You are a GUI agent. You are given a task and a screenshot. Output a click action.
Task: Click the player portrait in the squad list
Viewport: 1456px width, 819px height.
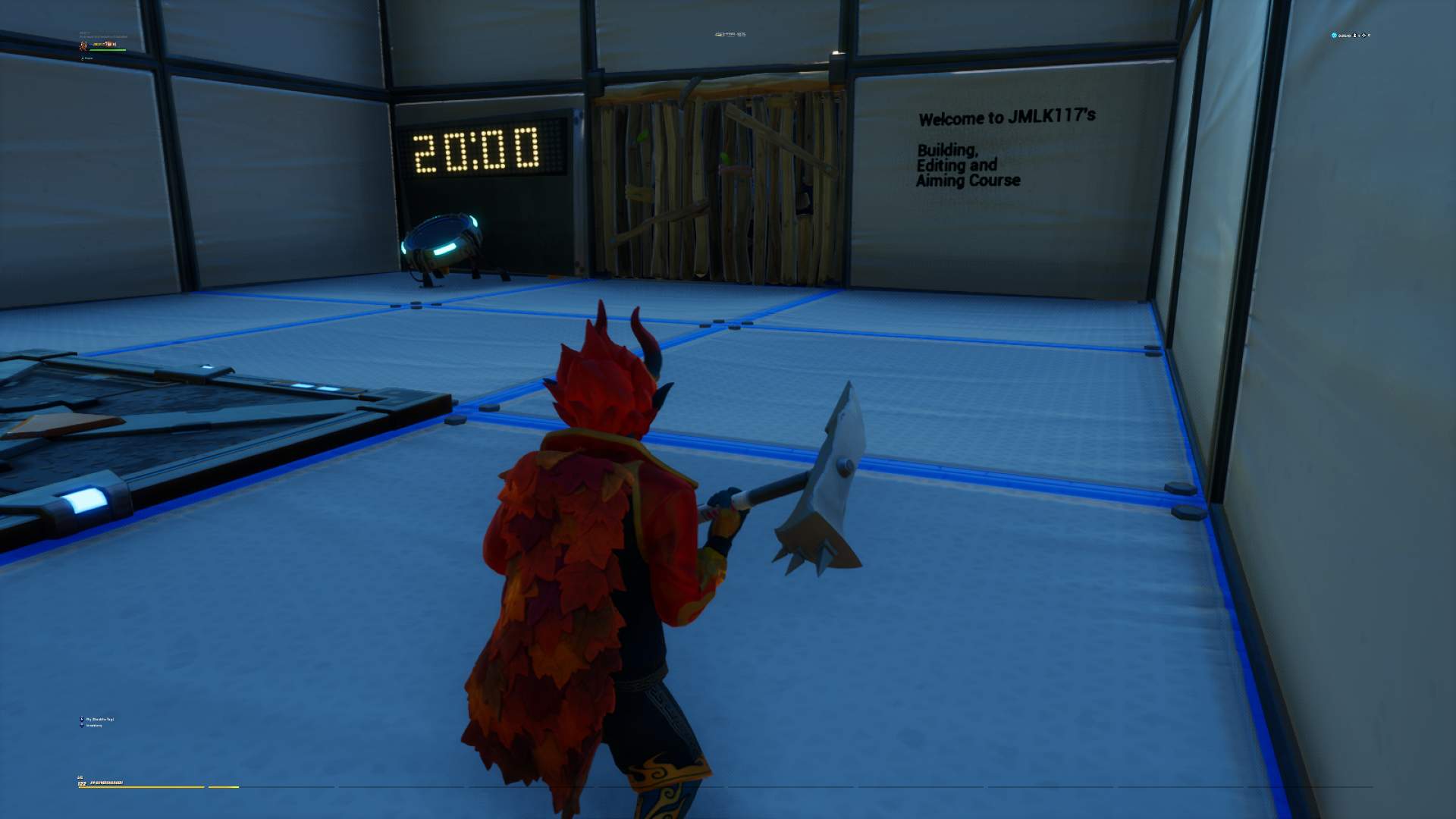[x=83, y=46]
